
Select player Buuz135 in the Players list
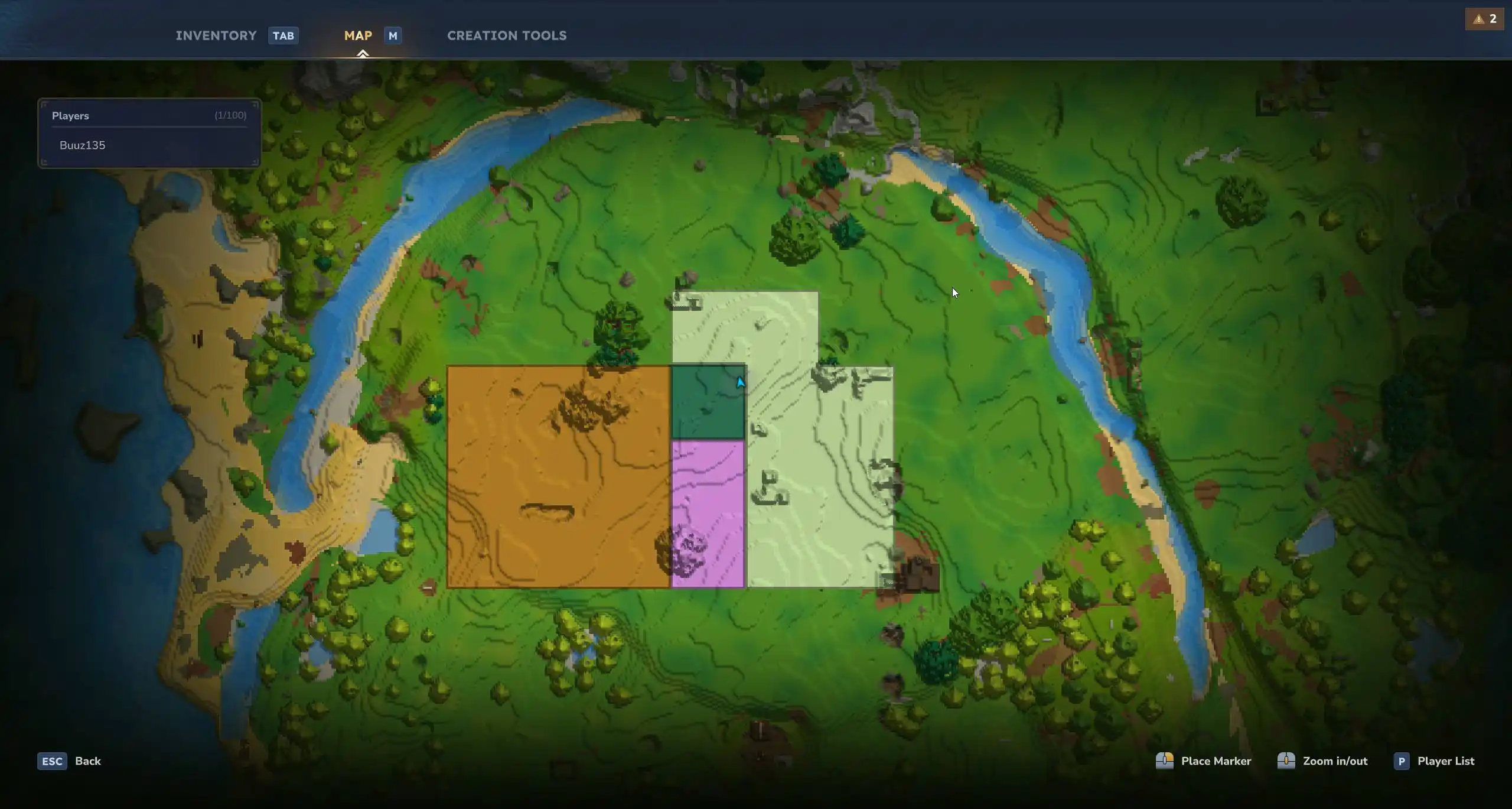tap(82, 145)
